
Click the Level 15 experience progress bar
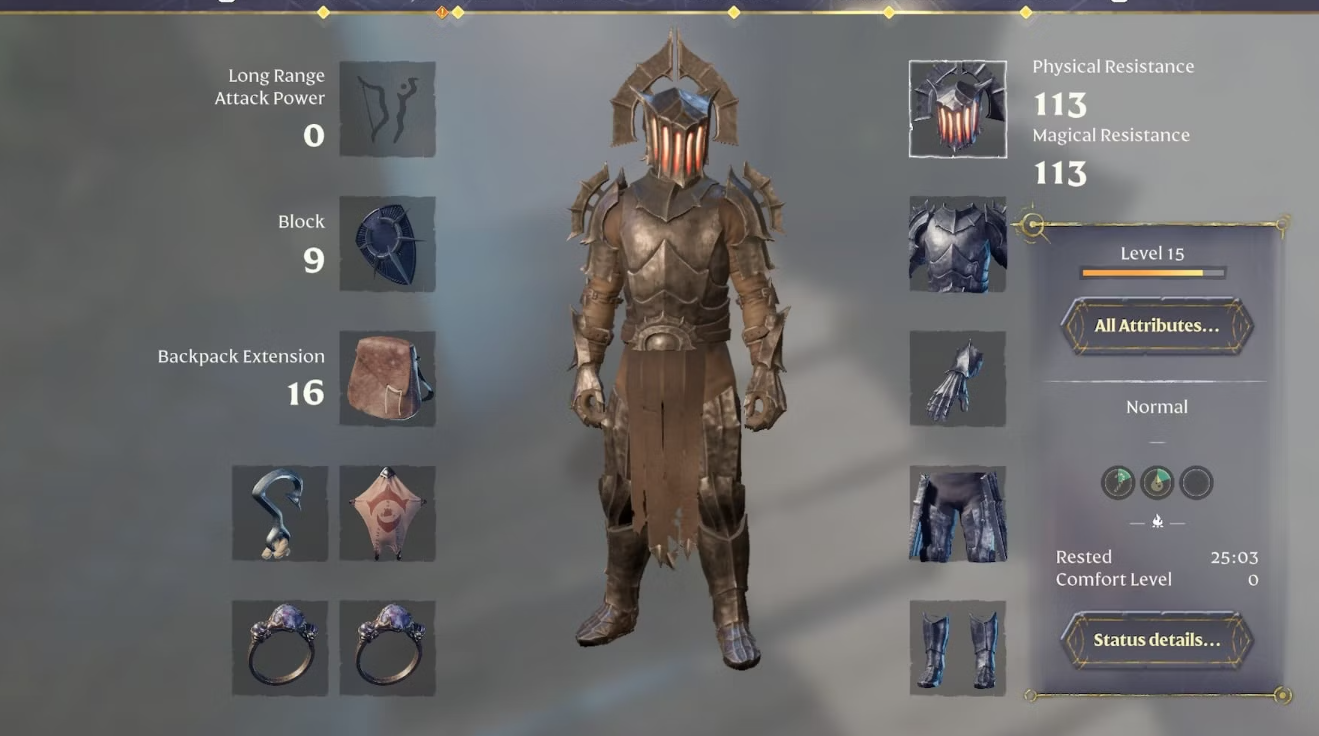[x=1151, y=271]
